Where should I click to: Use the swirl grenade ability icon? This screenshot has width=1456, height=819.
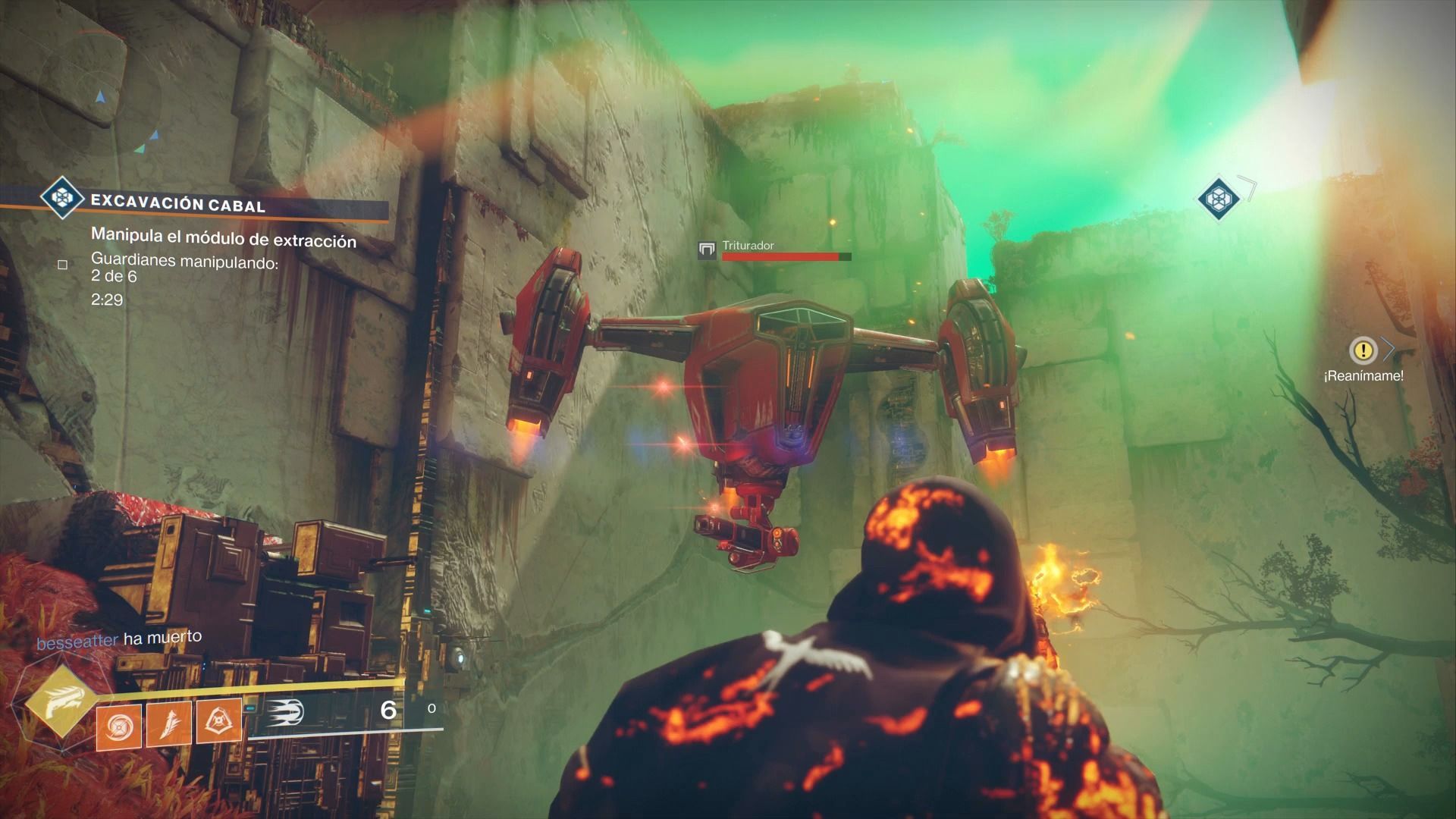(x=119, y=723)
